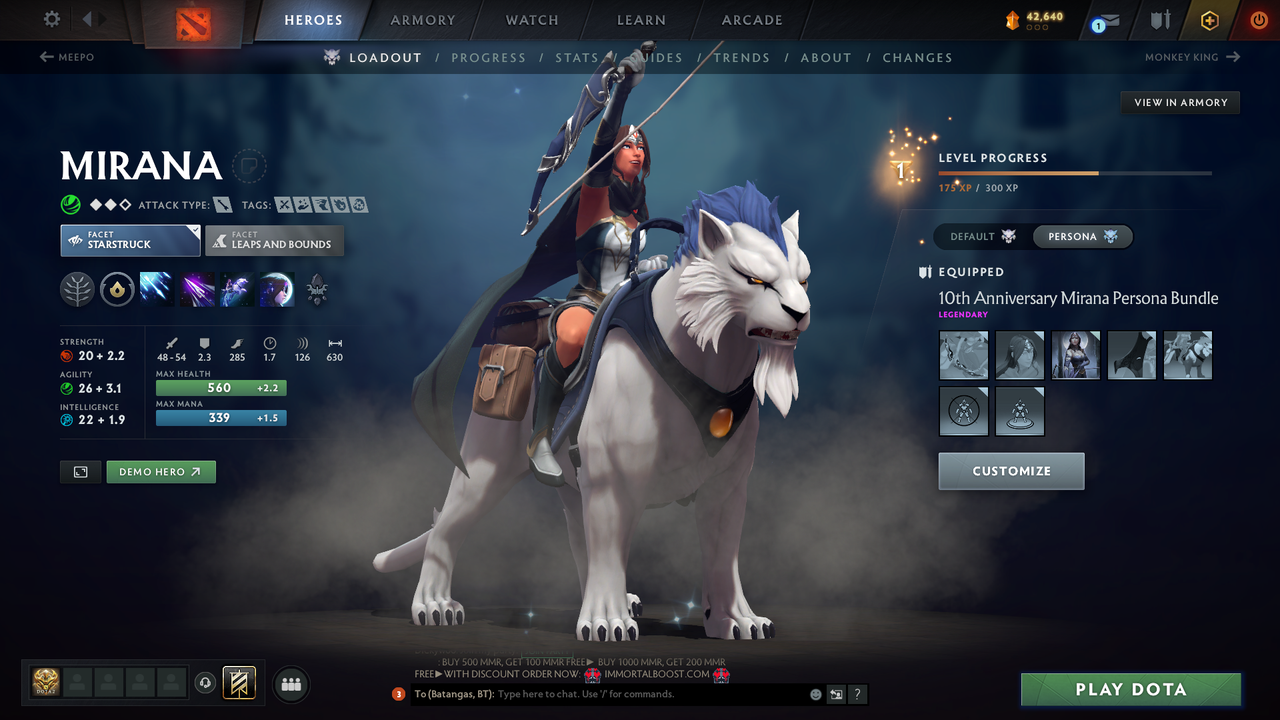Click View in Armory
This screenshot has height=720, width=1280.
[x=1180, y=102]
